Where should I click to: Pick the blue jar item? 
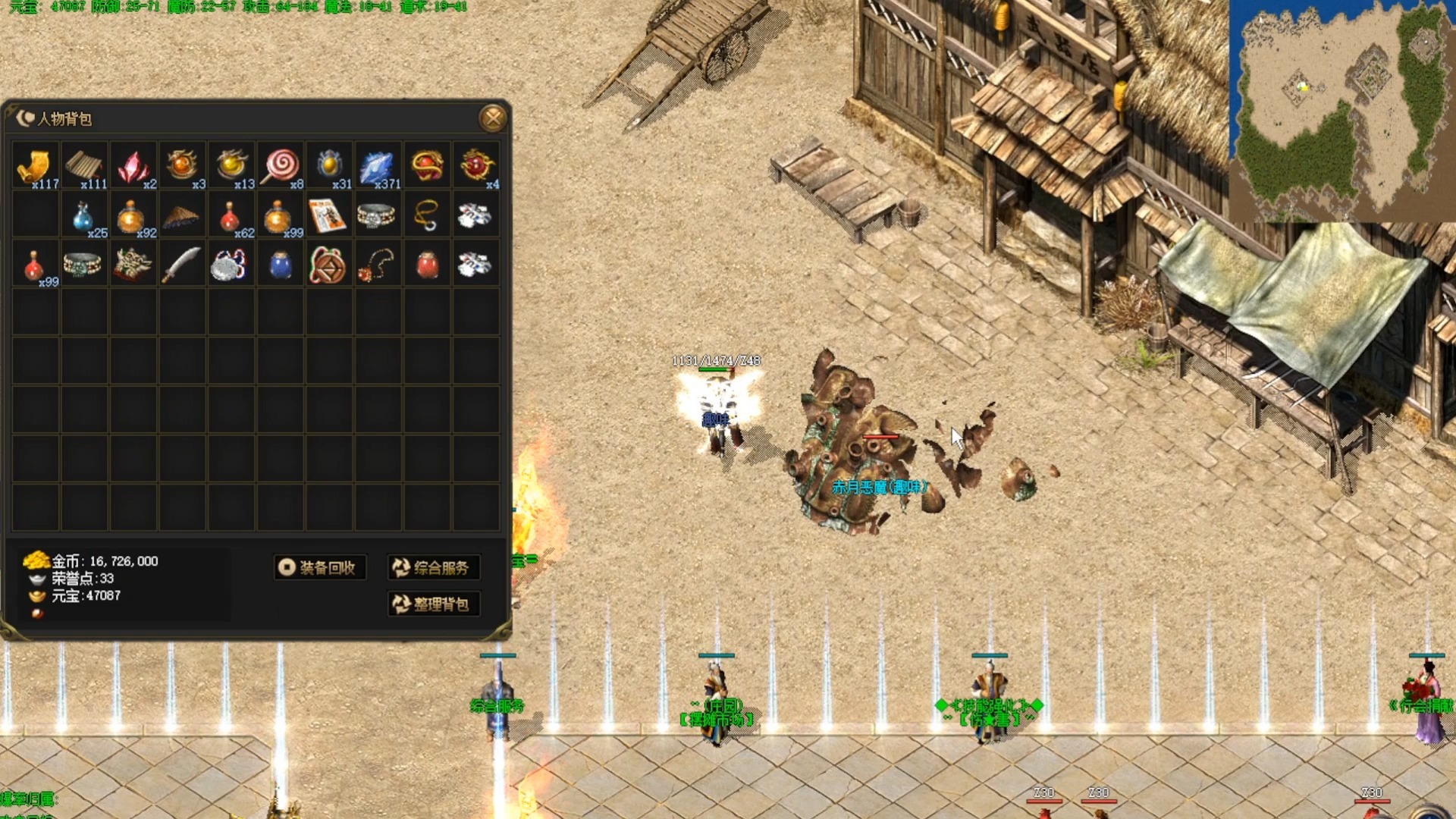click(x=281, y=265)
